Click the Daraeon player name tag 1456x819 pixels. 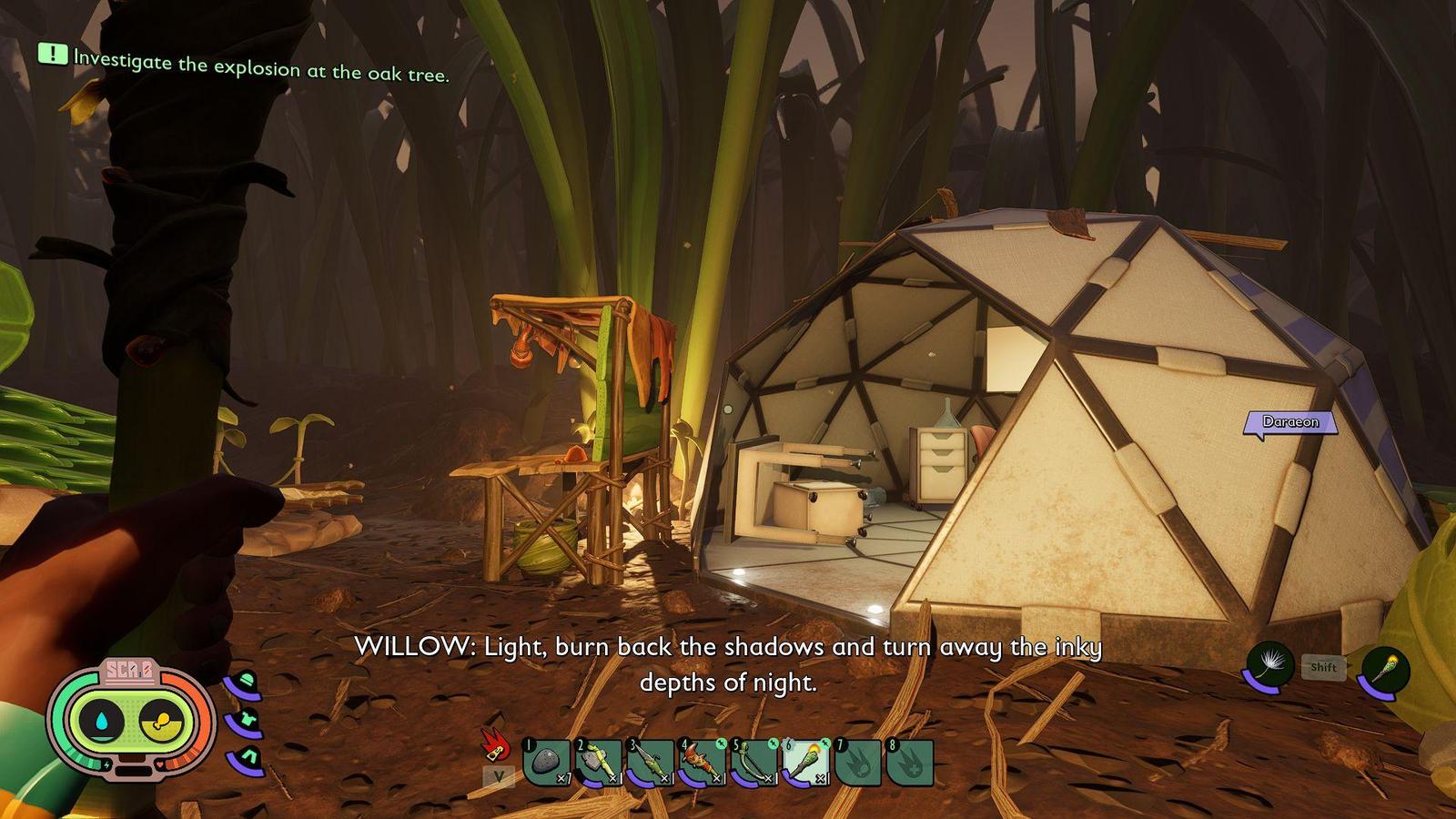tap(1290, 422)
